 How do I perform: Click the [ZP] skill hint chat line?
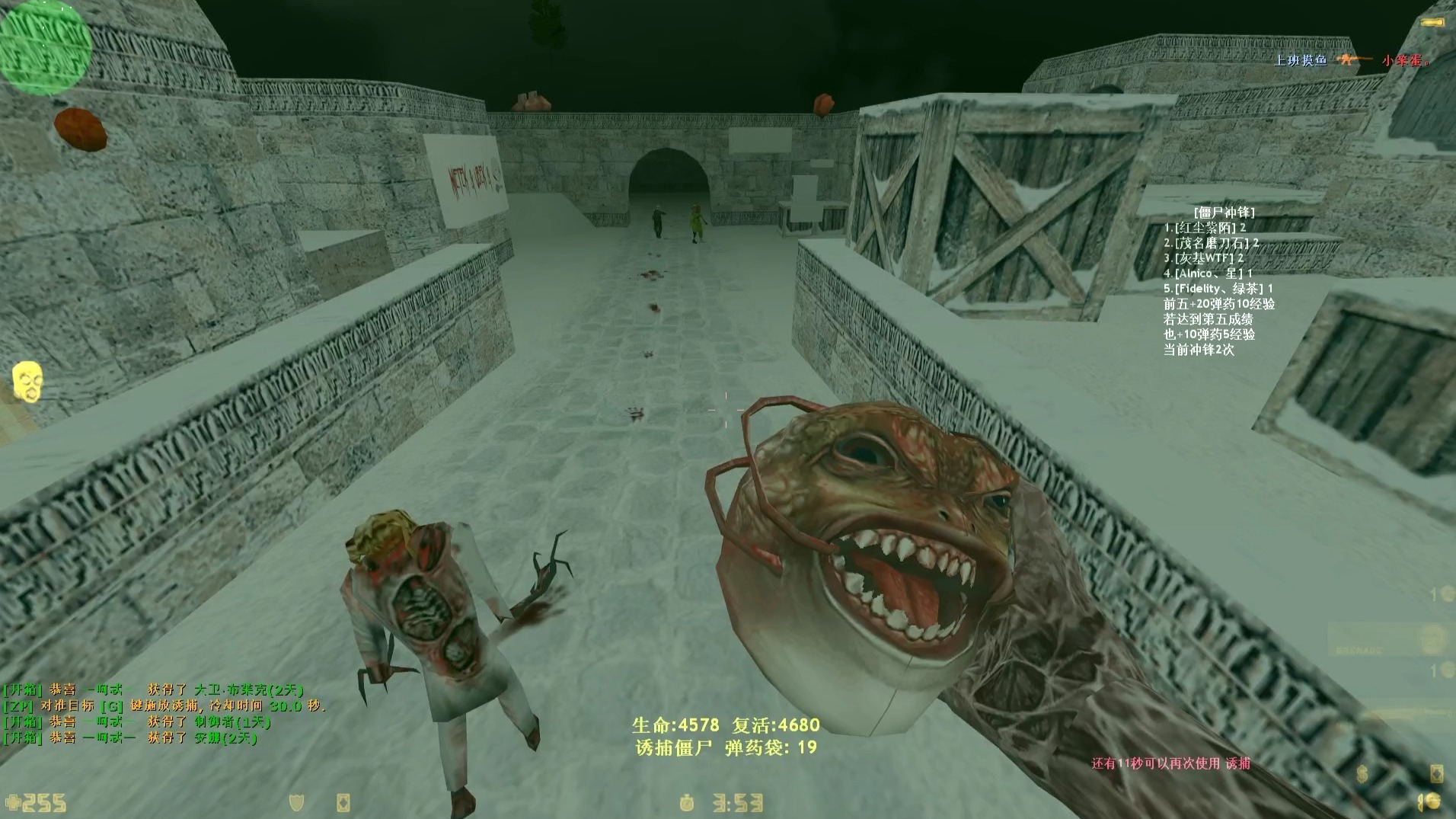[x=164, y=706]
